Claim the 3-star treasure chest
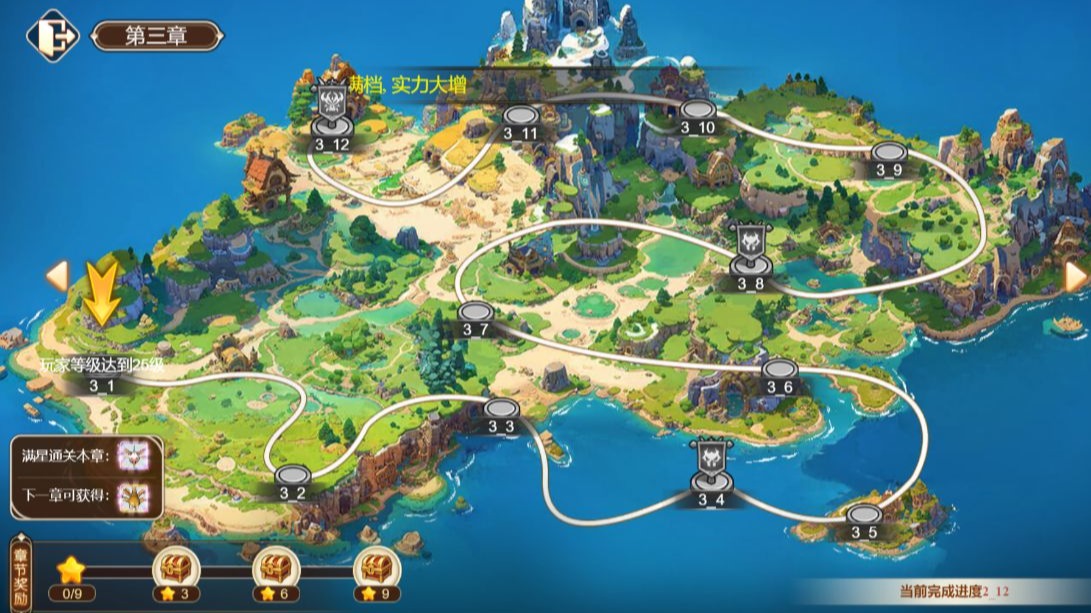This screenshot has width=1091, height=613. tap(176, 569)
